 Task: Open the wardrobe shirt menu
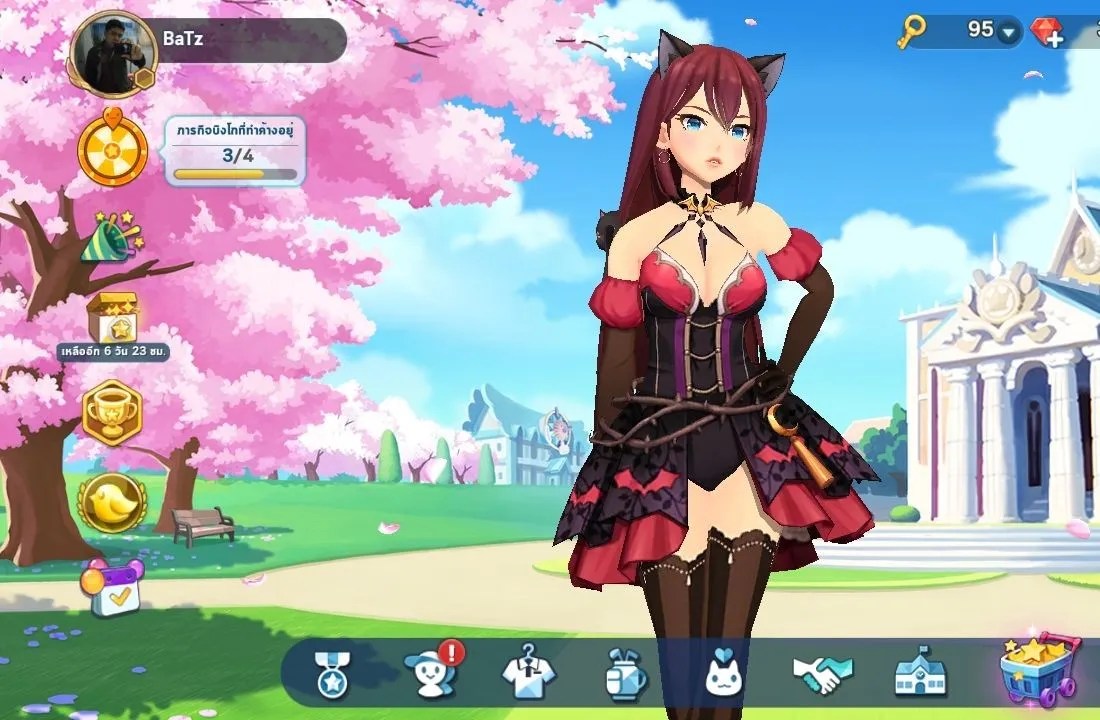pyautogui.click(x=527, y=672)
